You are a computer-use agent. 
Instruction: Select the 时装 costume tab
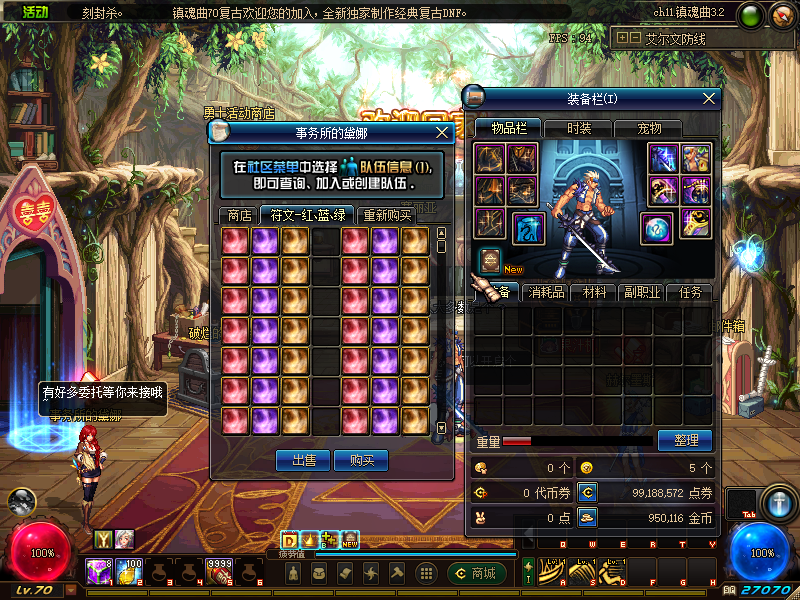click(579, 128)
